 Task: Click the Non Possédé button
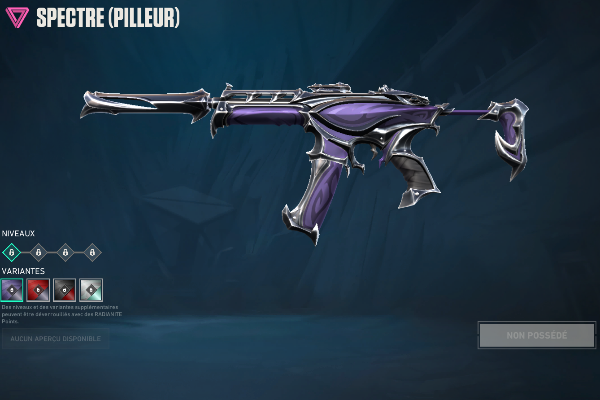[x=536, y=335]
